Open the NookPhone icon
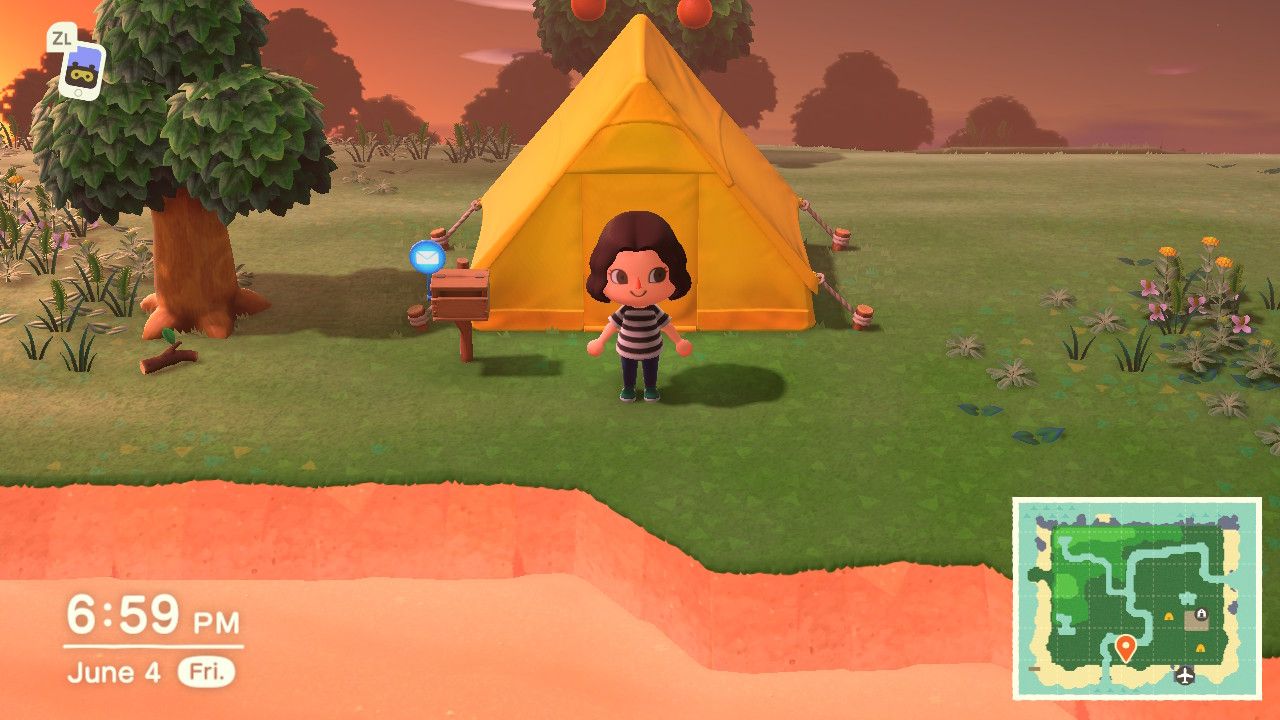1280x720 pixels. point(80,70)
